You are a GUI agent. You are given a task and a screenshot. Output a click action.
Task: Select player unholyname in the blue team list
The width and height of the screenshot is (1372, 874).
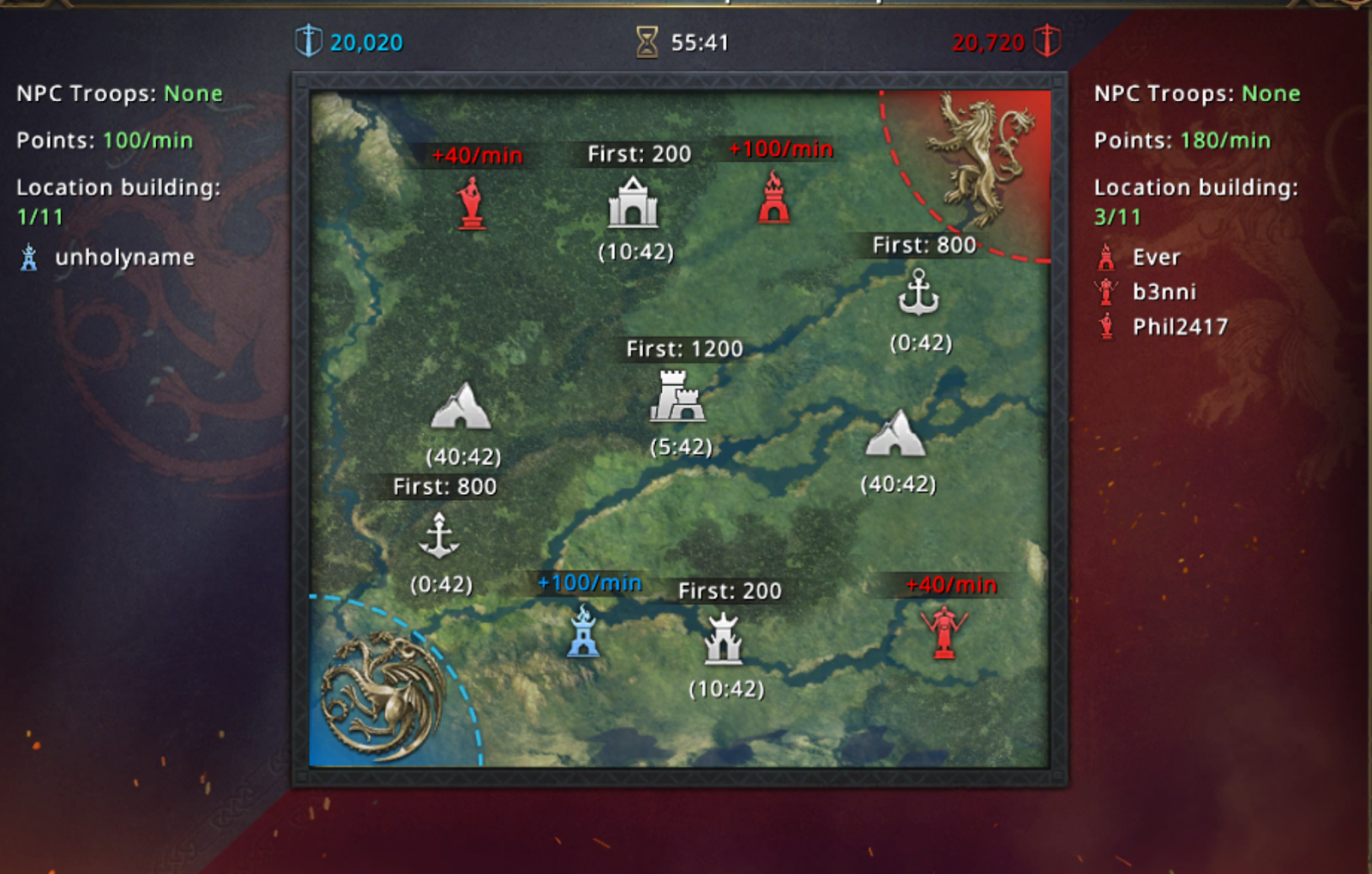(x=124, y=257)
